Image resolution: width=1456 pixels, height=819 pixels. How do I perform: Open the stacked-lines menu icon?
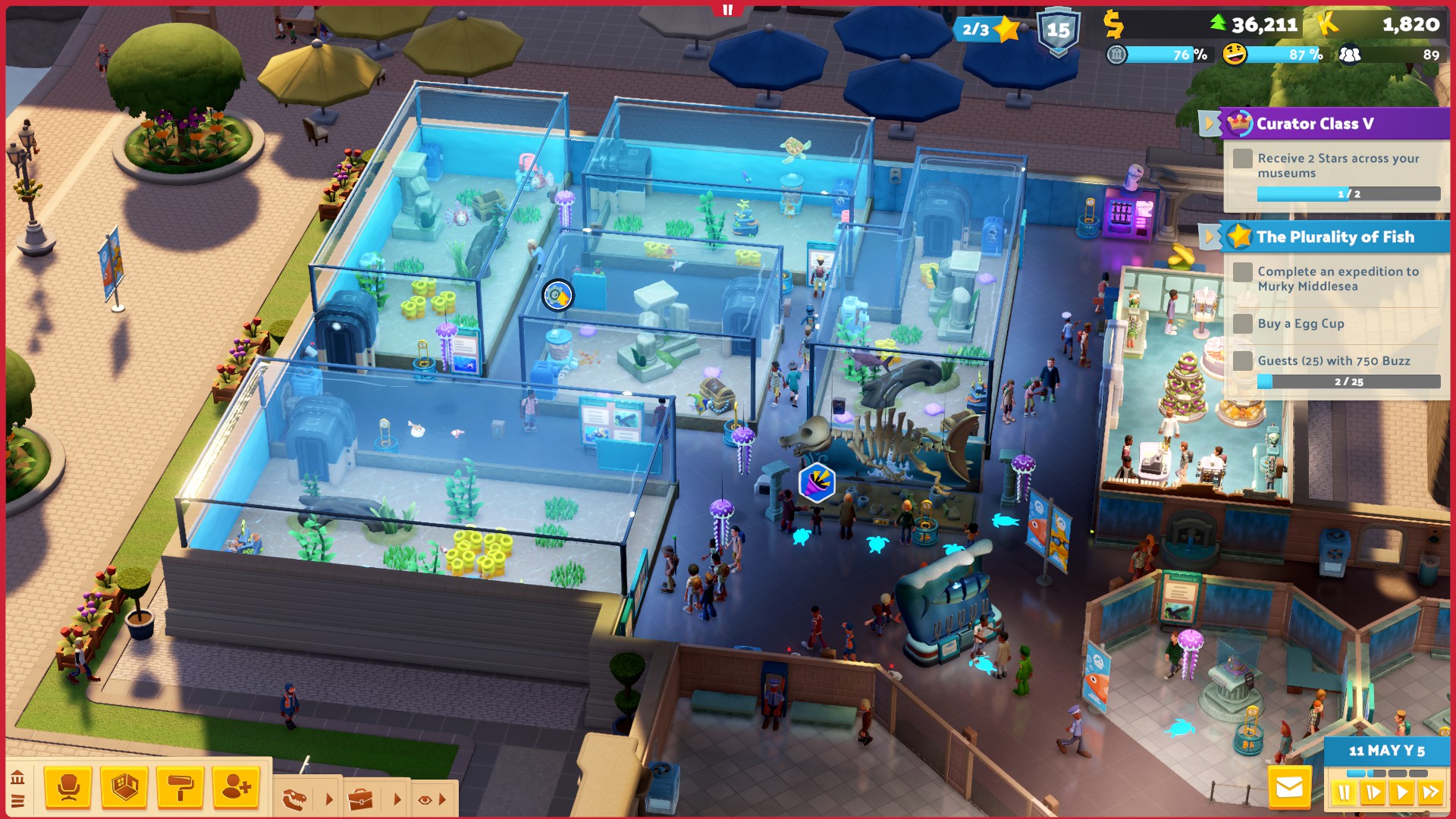(17, 800)
